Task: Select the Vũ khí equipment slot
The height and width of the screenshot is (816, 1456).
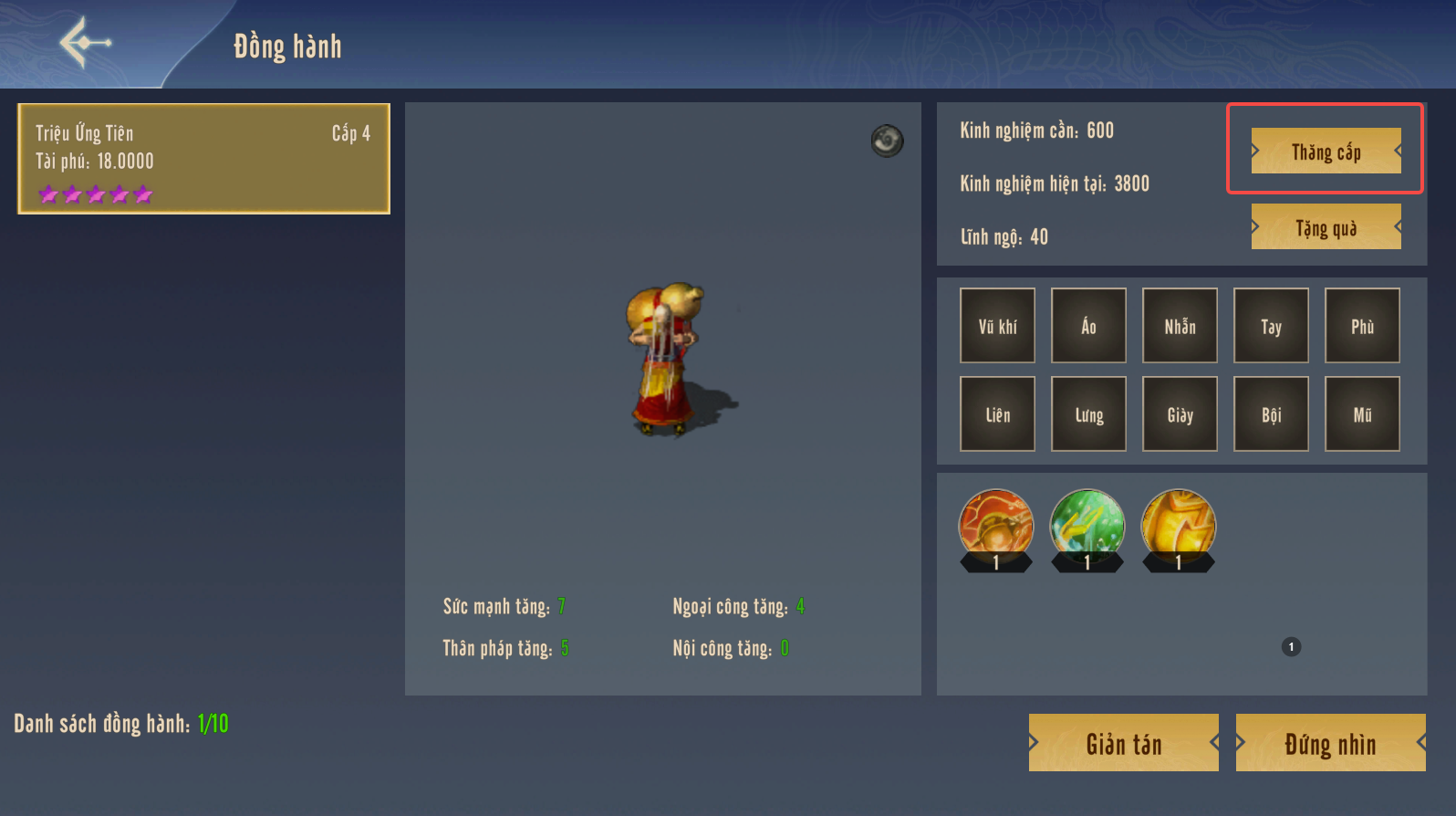Action: 997,326
